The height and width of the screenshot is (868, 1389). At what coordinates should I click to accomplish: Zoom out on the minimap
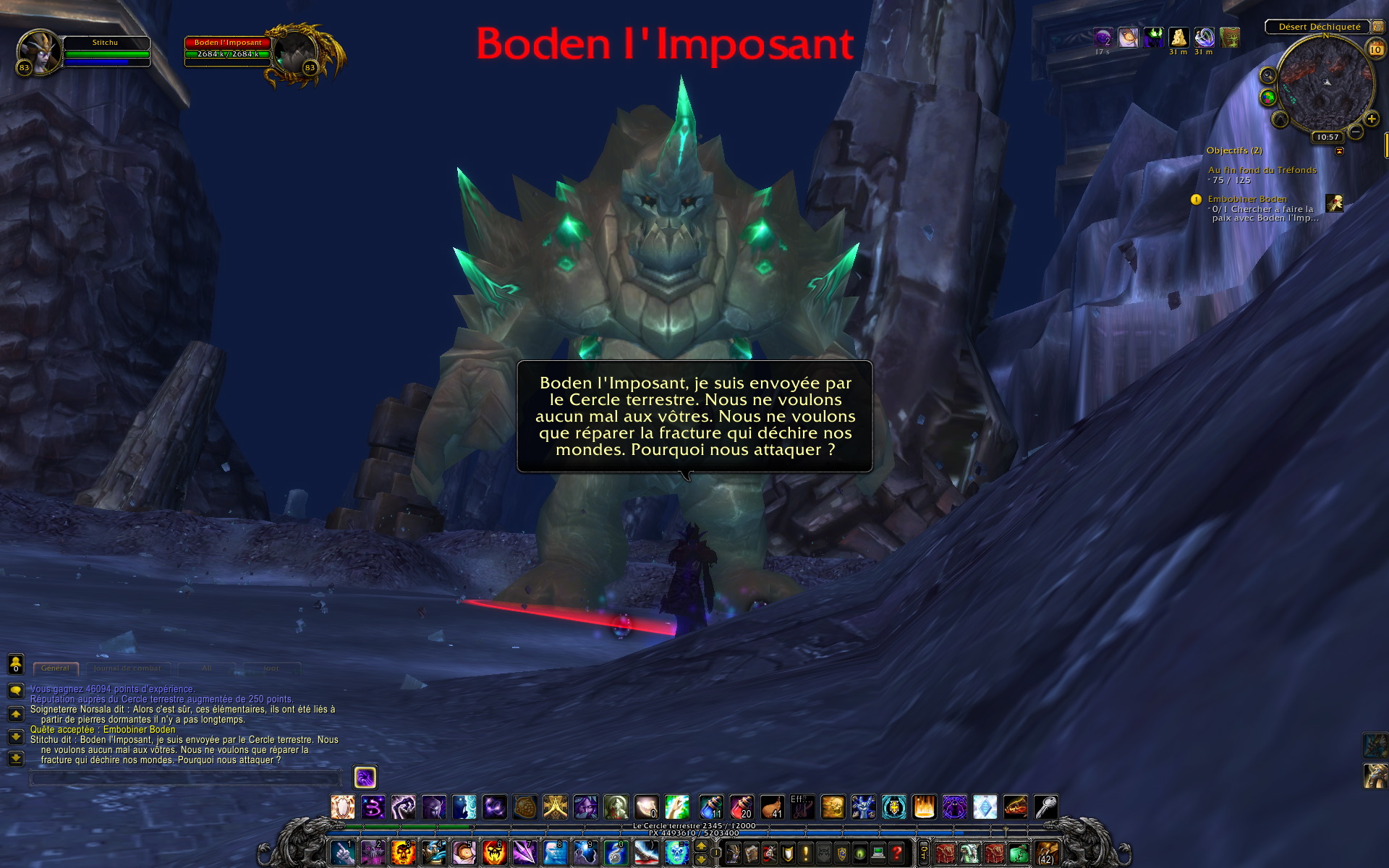[x=1356, y=132]
